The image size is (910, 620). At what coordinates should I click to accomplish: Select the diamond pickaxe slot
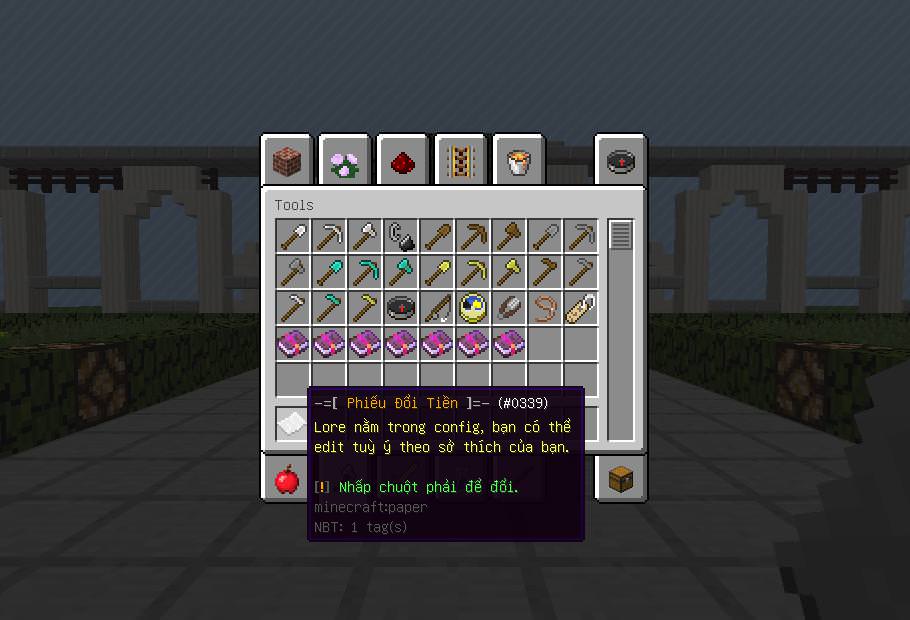[365, 272]
